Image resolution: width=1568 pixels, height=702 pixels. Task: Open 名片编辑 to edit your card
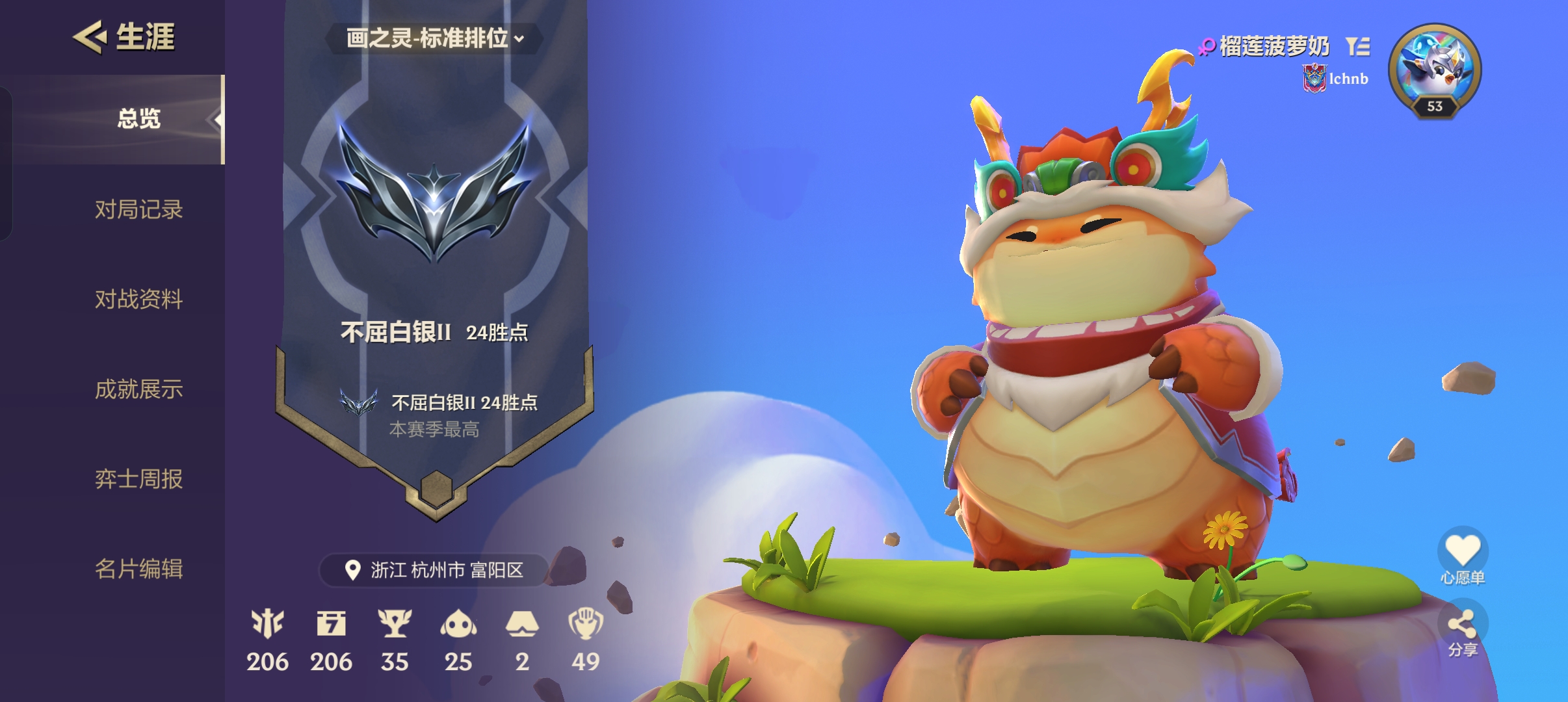[x=138, y=569]
